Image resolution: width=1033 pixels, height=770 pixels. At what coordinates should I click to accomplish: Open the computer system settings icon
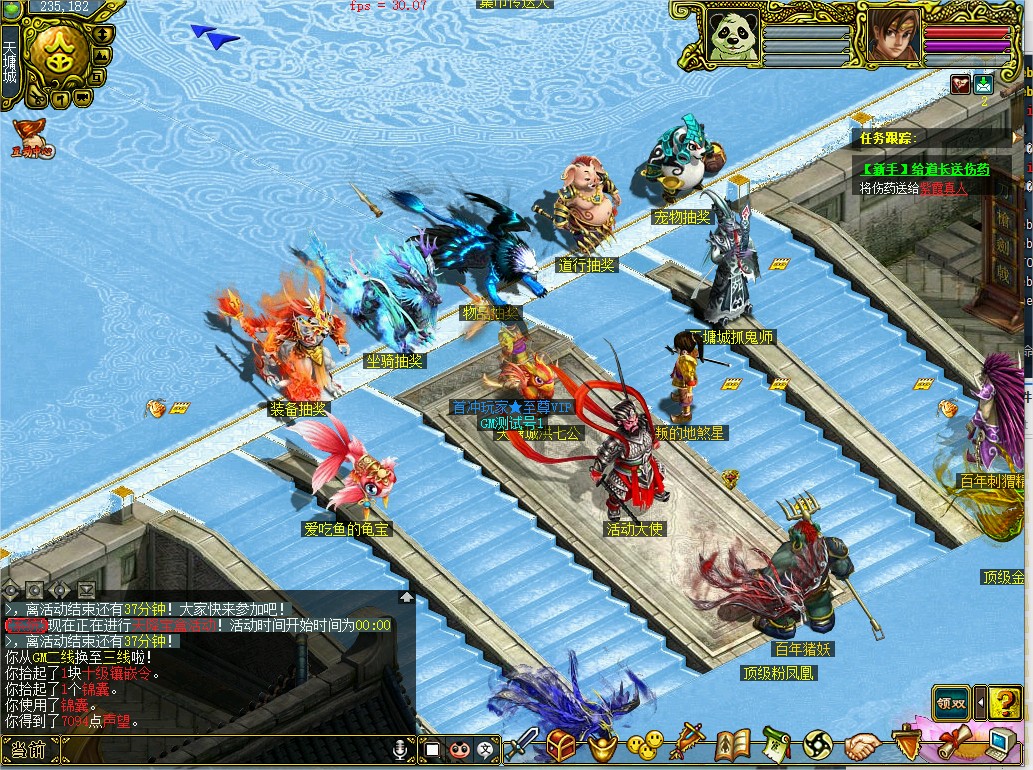pyautogui.click(x=1001, y=743)
